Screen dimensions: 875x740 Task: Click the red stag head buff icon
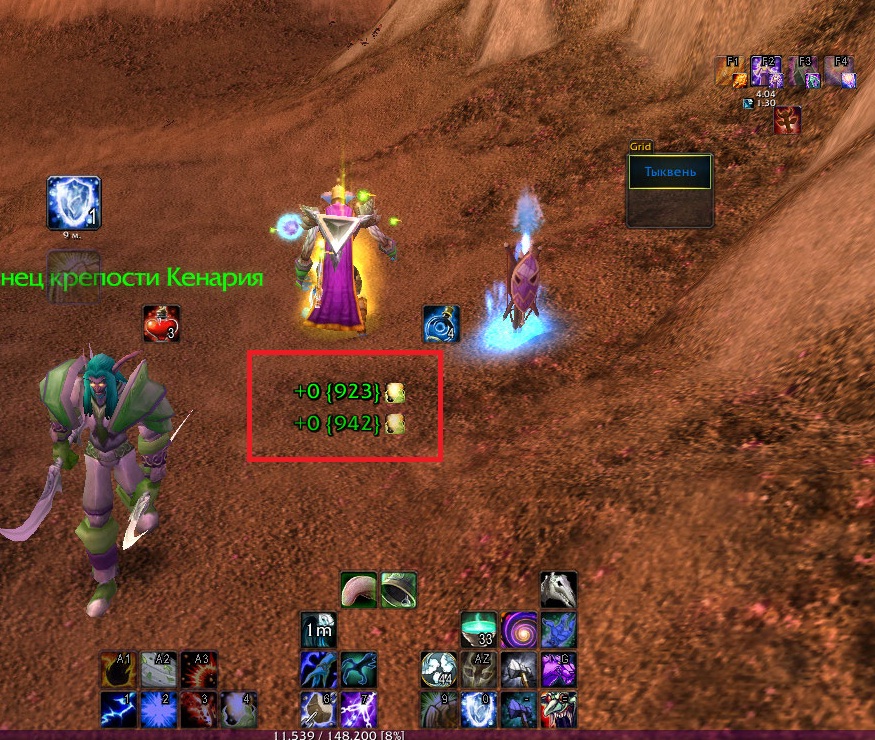(x=787, y=121)
